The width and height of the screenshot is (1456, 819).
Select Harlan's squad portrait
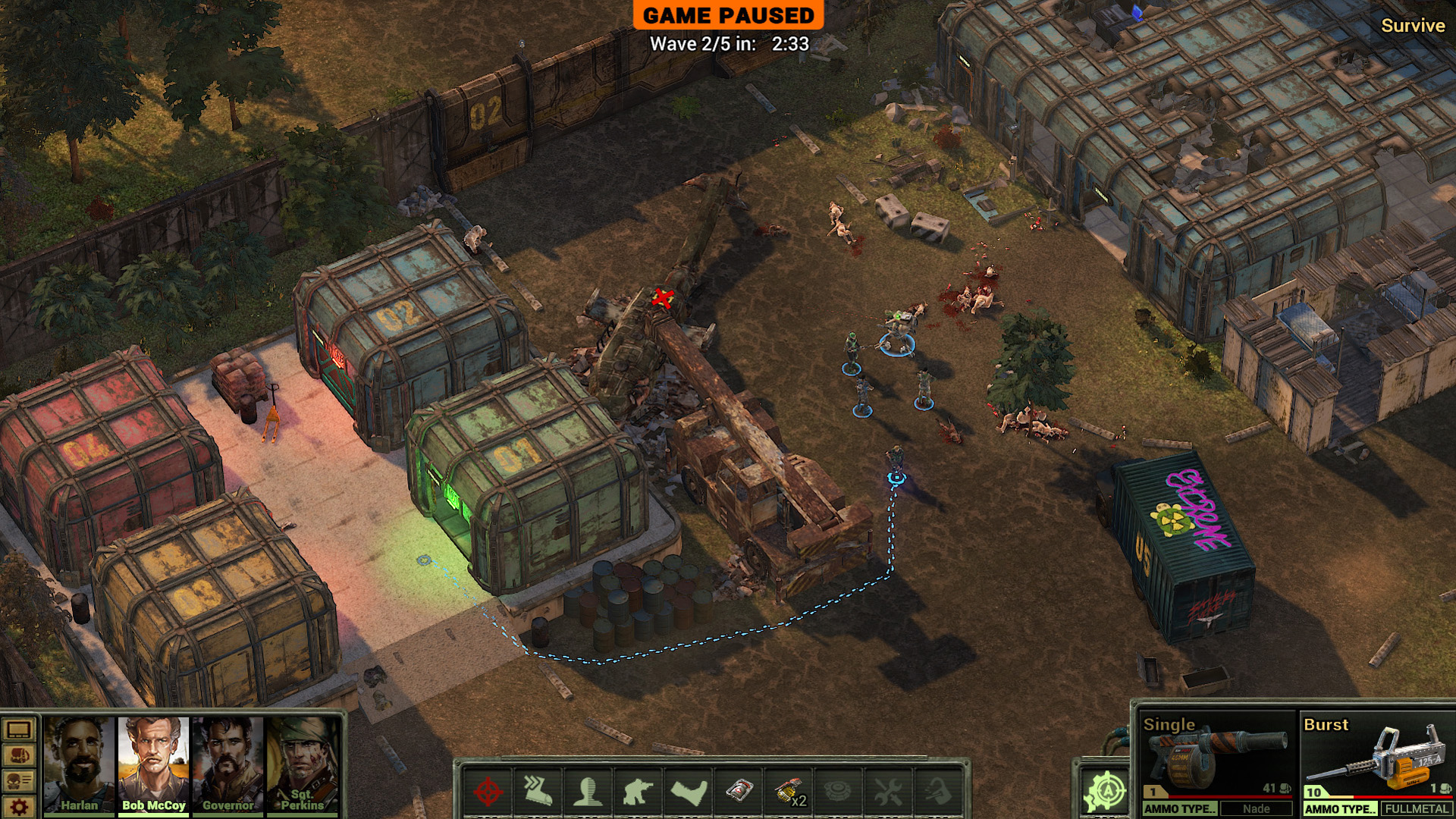(x=79, y=763)
